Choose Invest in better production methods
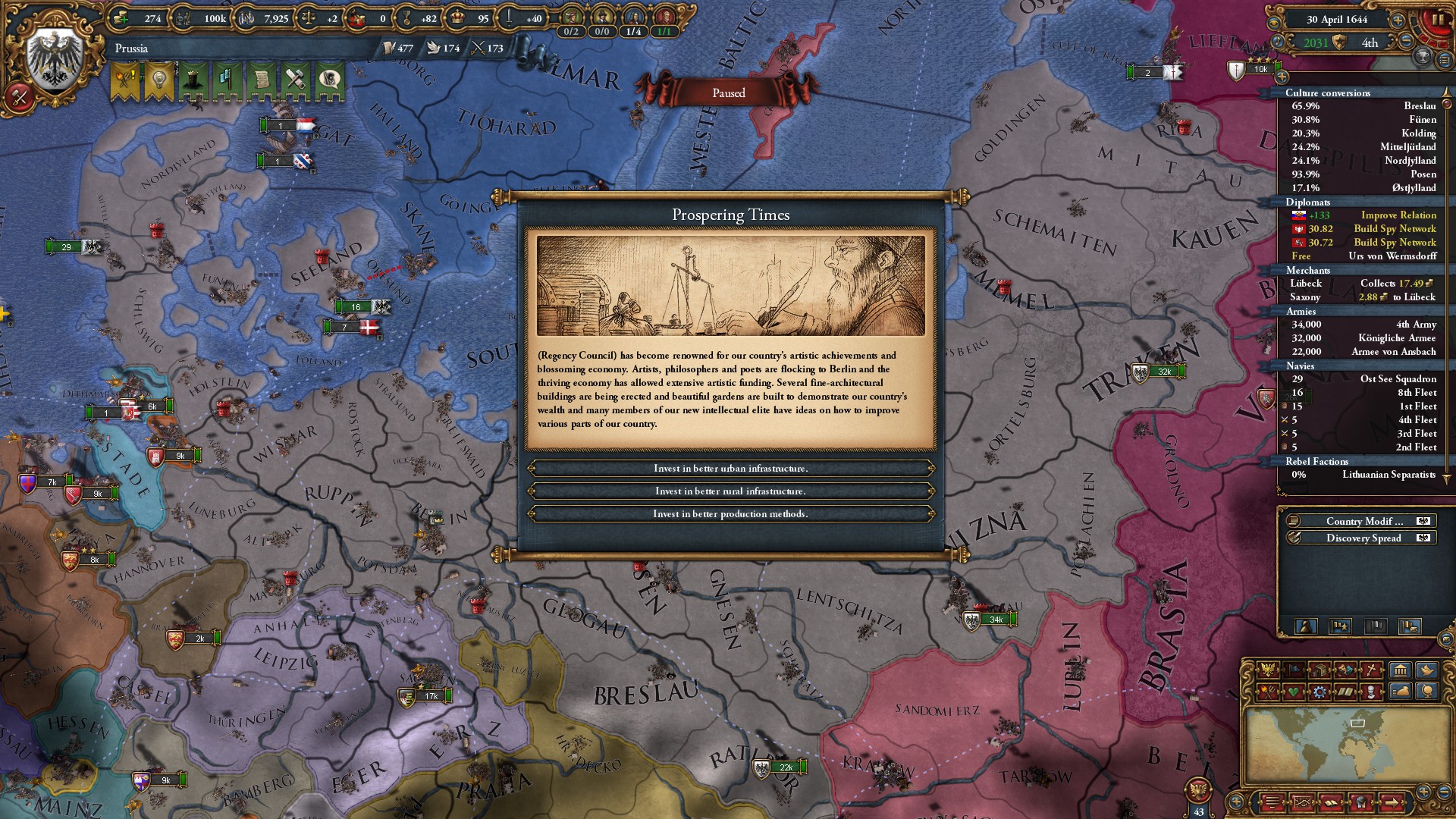Image resolution: width=1456 pixels, height=819 pixels. click(732, 513)
